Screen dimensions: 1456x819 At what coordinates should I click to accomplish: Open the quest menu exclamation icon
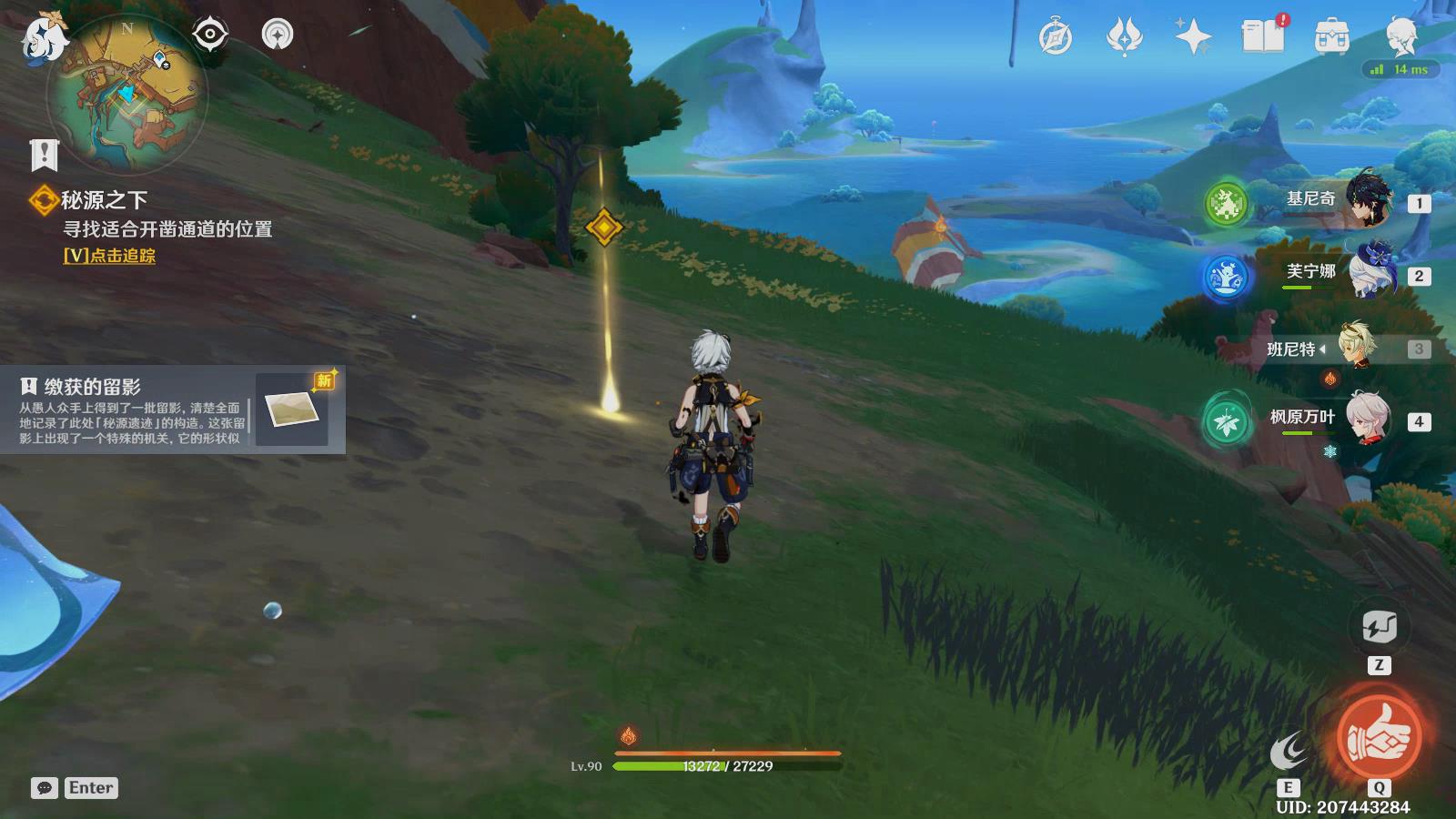coord(44,156)
